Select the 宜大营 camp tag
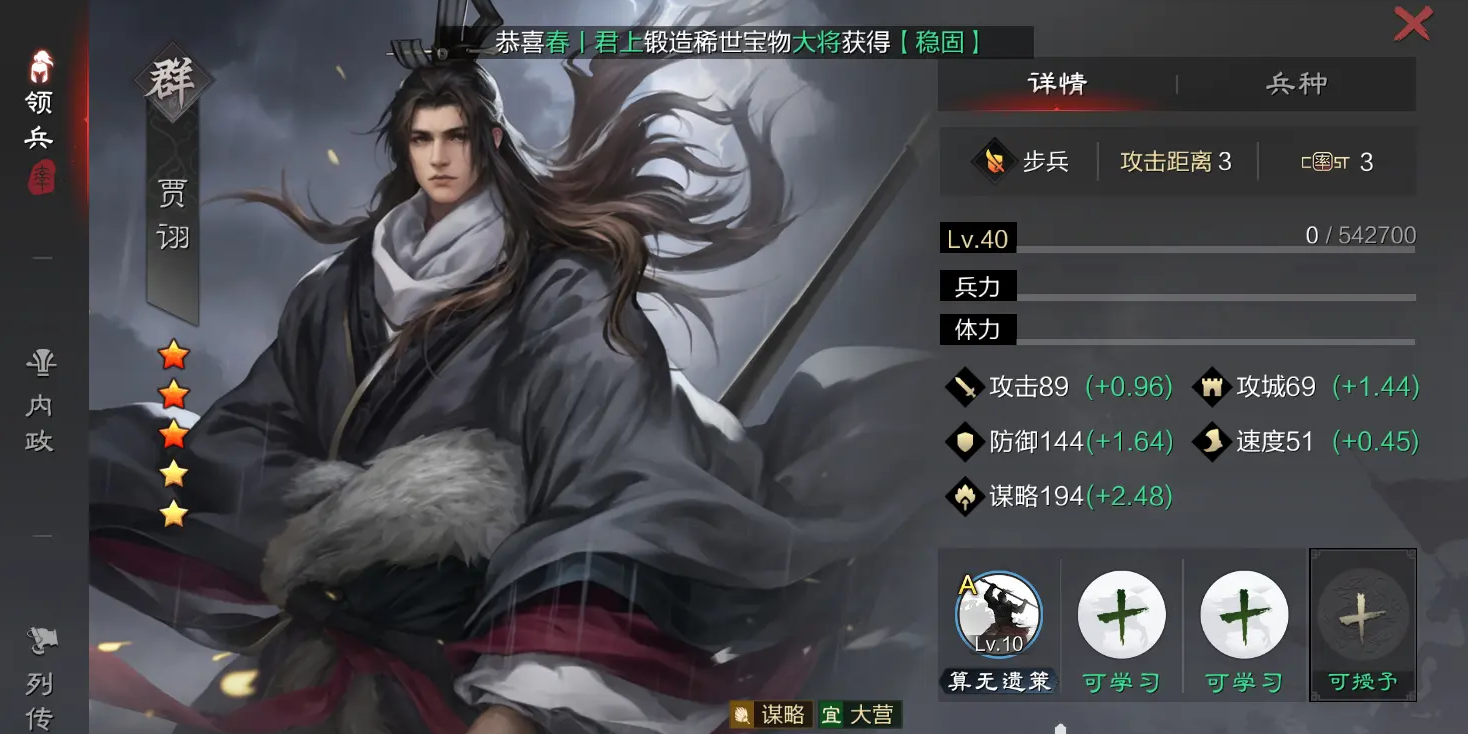 pos(862,714)
